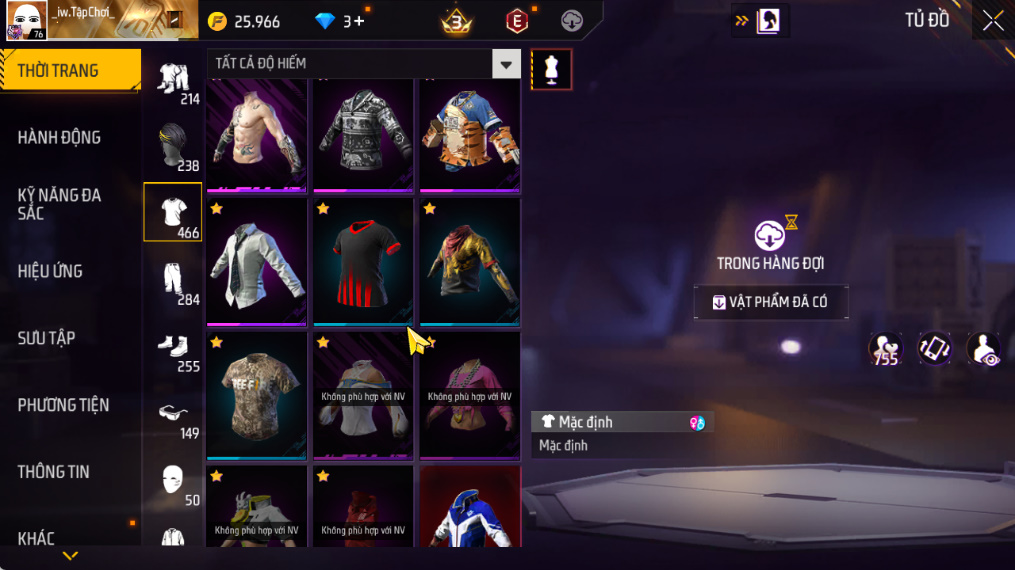Choose the face mask category with 50 items
Image resolution: width=1015 pixels, height=570 pixels.
tap(173, 481)
